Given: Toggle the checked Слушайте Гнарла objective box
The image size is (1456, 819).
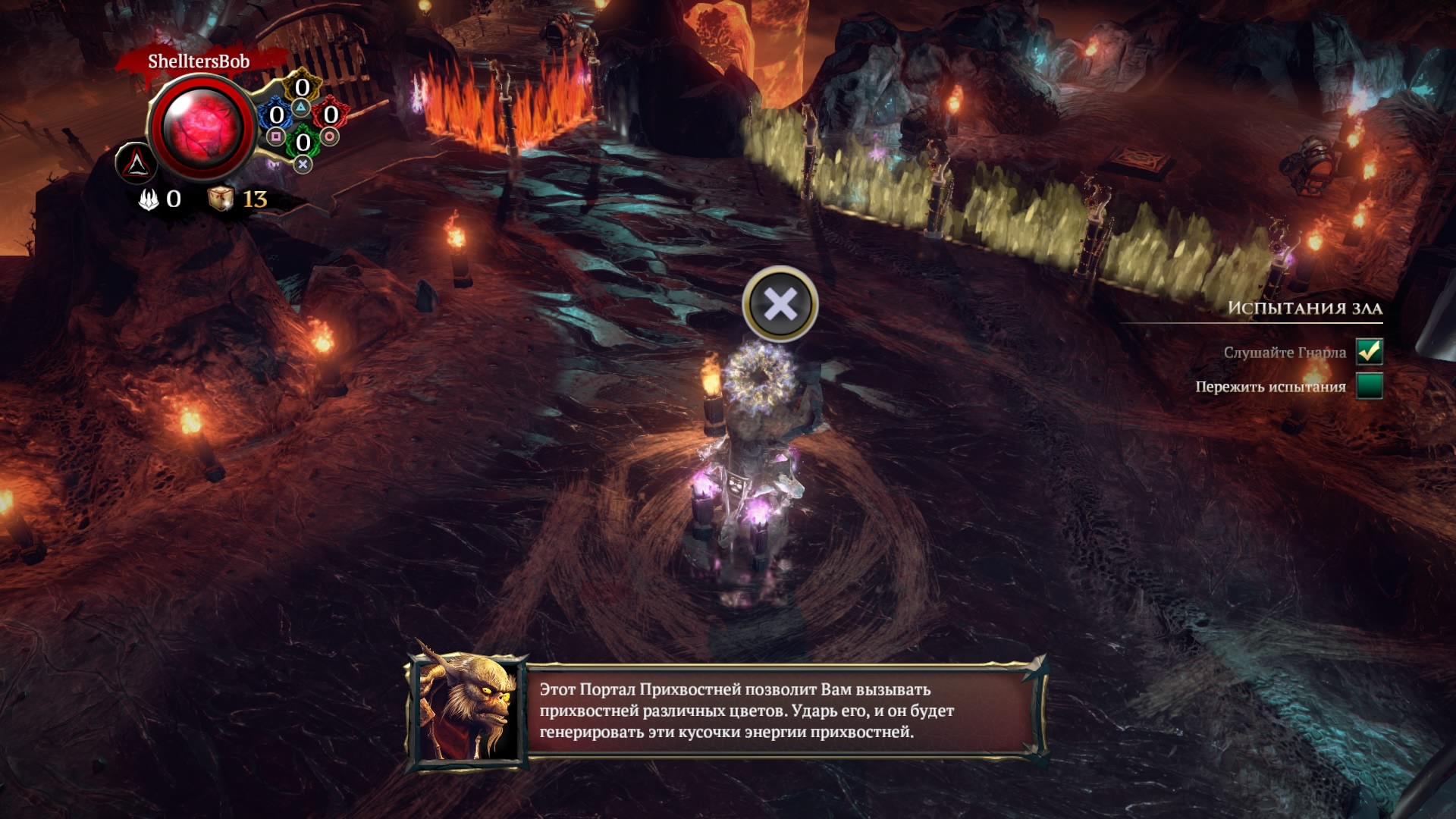Looking at the screenshot, I should [x=1370, y=351].
